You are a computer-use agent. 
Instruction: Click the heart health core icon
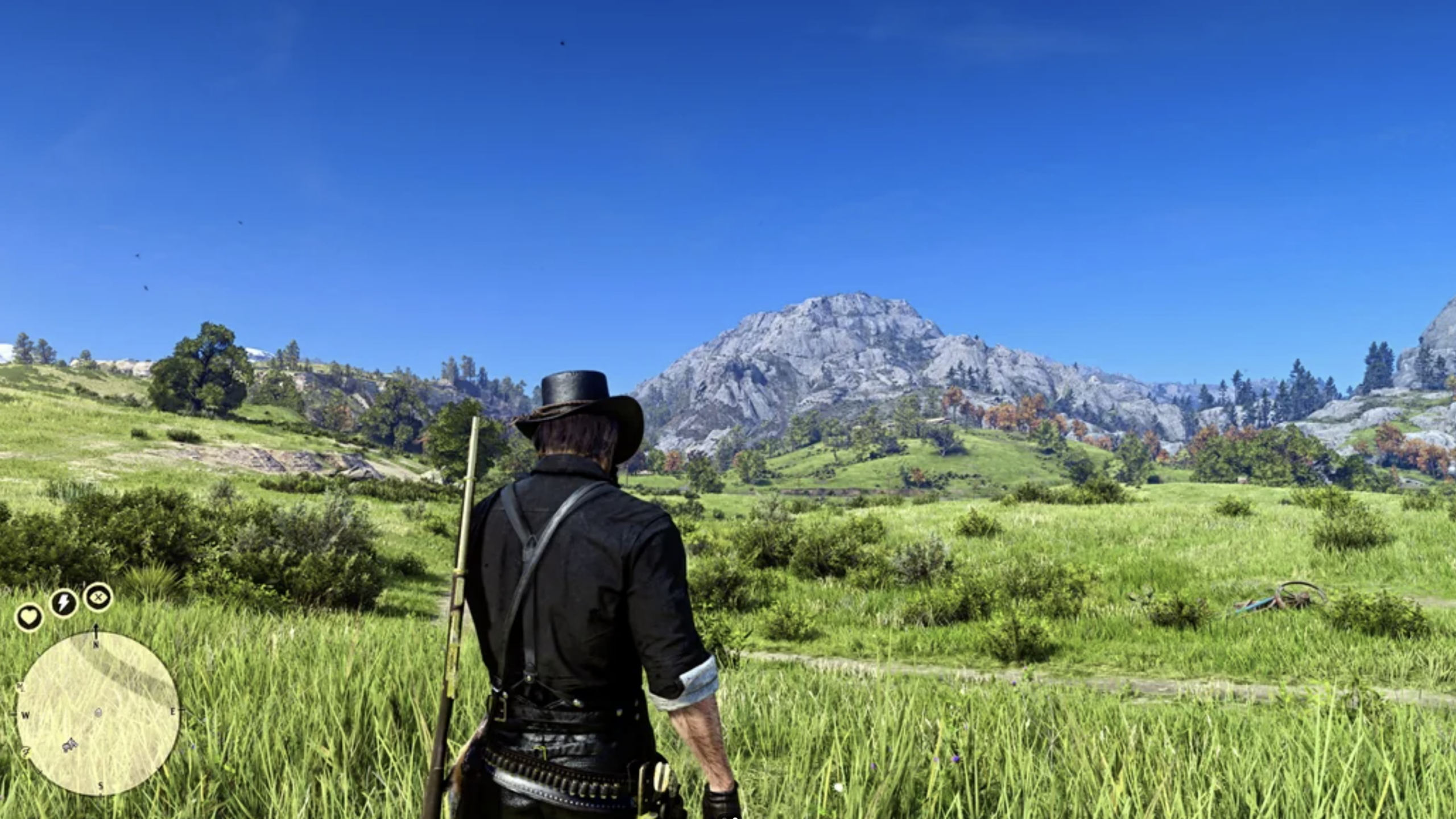[x=29, y=617]
